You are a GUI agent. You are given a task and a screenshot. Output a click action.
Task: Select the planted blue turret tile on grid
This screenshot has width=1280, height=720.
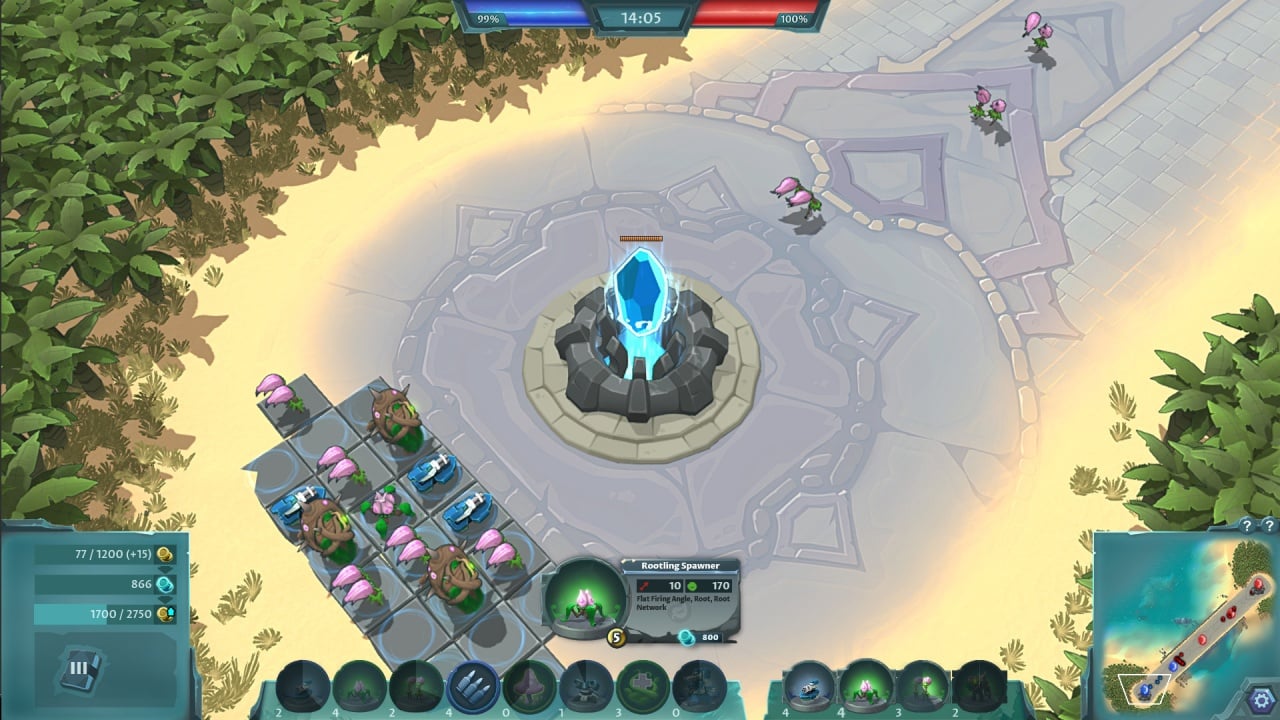(x=432, y=471)
